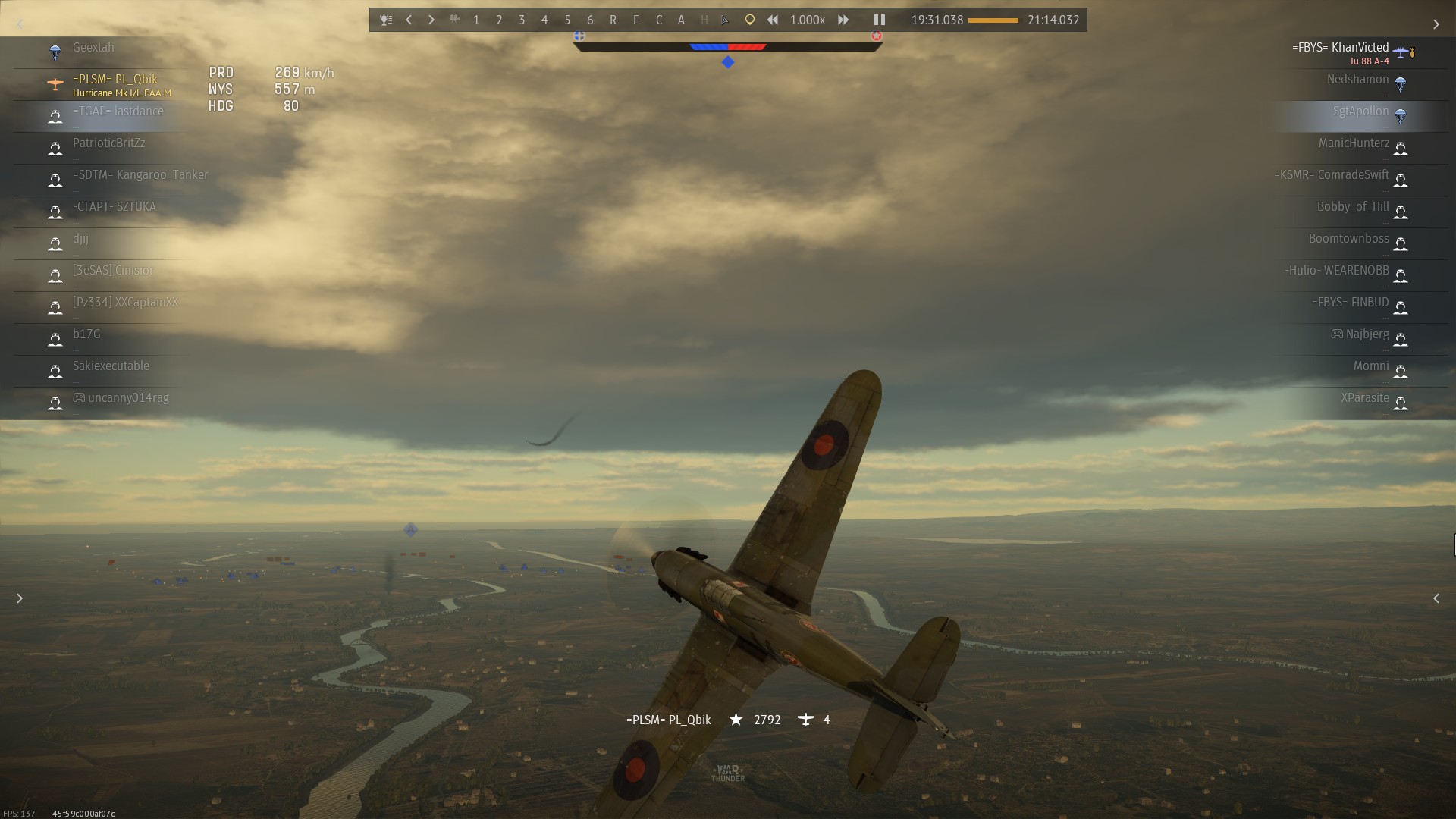Collapse the right team list with its arrow
1456x819 pixels.
tap(1436, 25)
